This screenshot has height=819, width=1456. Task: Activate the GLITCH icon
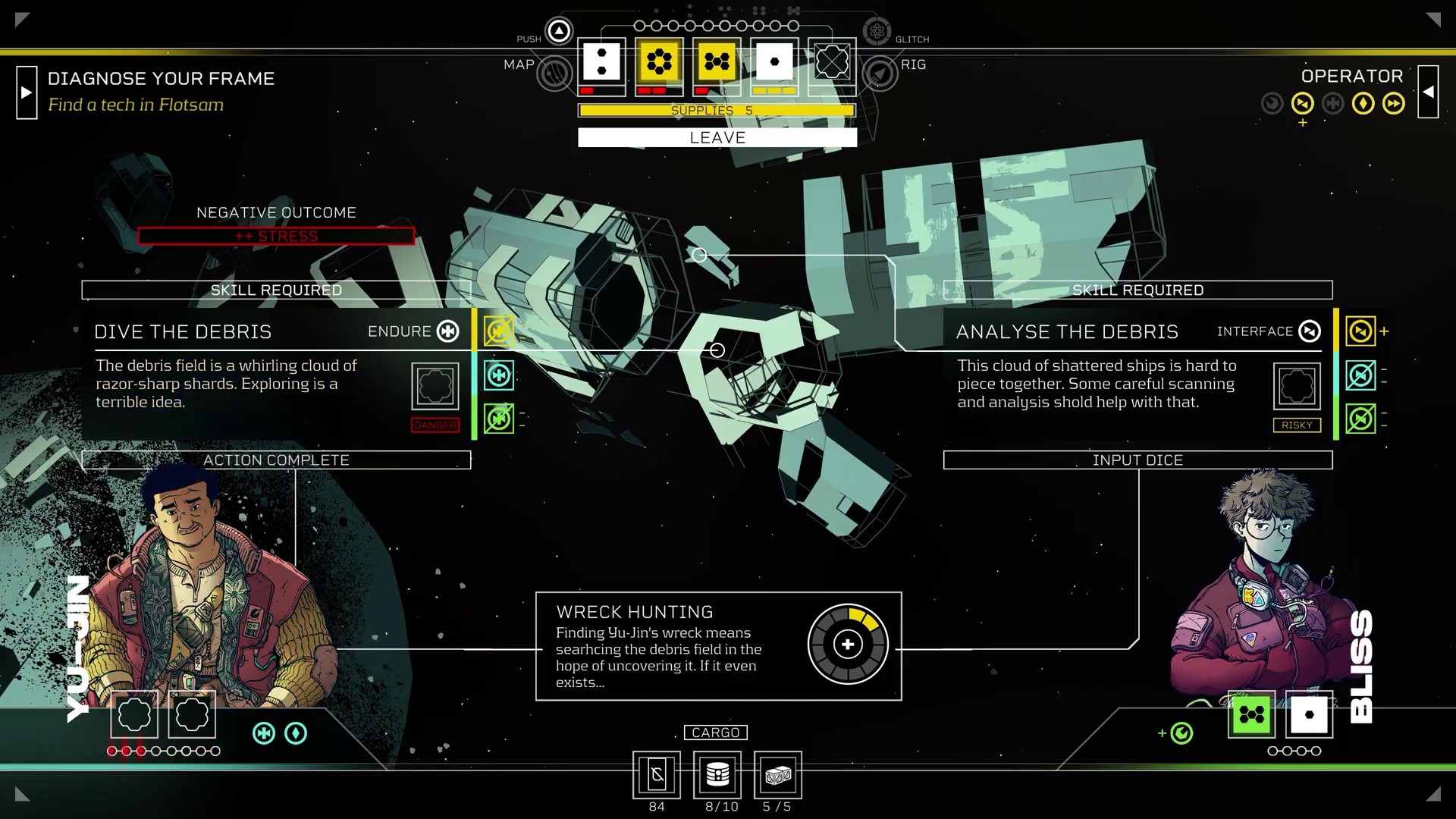click(877, 31)
